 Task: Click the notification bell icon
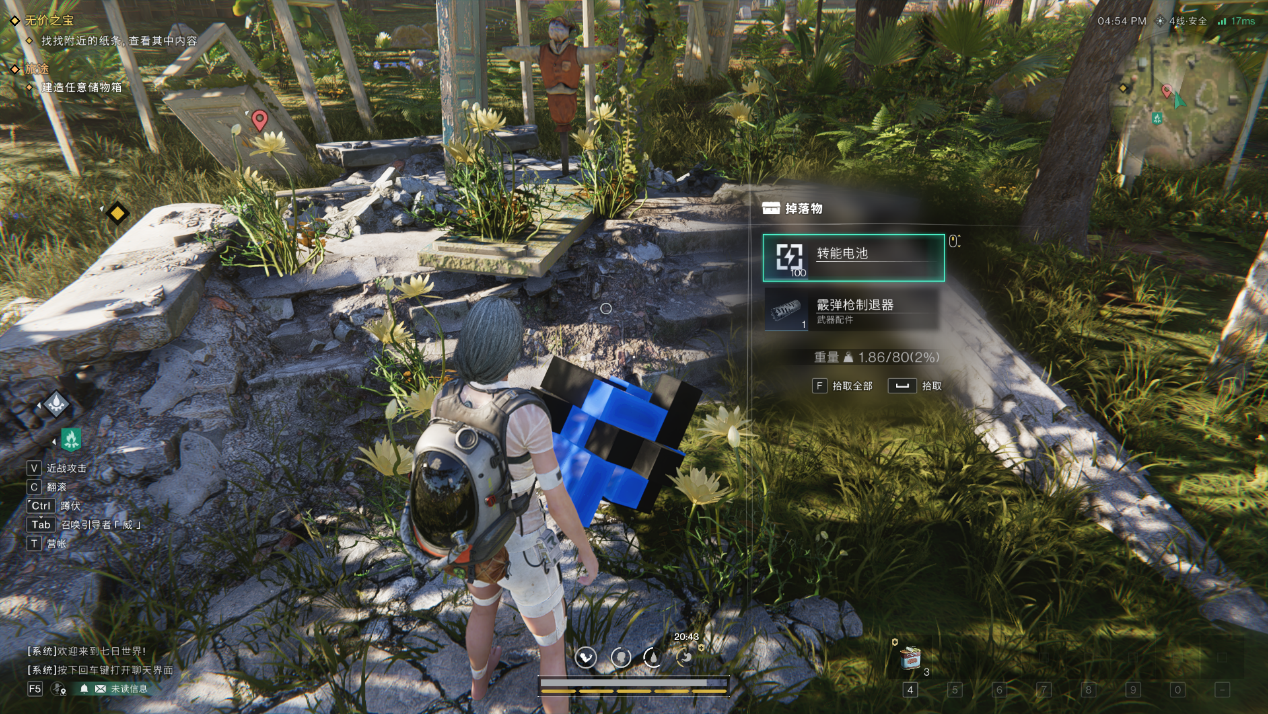[85, 688]
